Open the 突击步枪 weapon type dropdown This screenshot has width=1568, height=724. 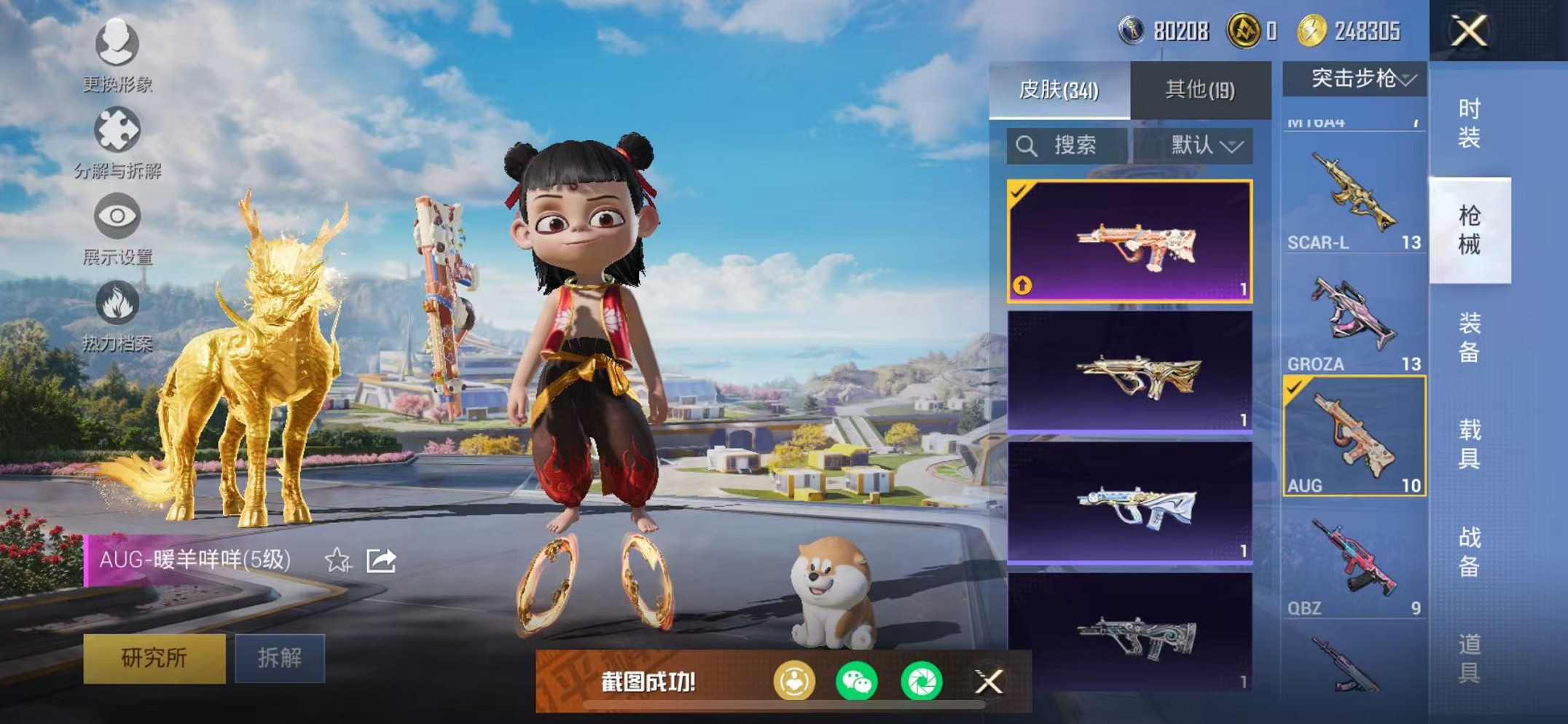pyautogui.click(x=1355, y=79)
